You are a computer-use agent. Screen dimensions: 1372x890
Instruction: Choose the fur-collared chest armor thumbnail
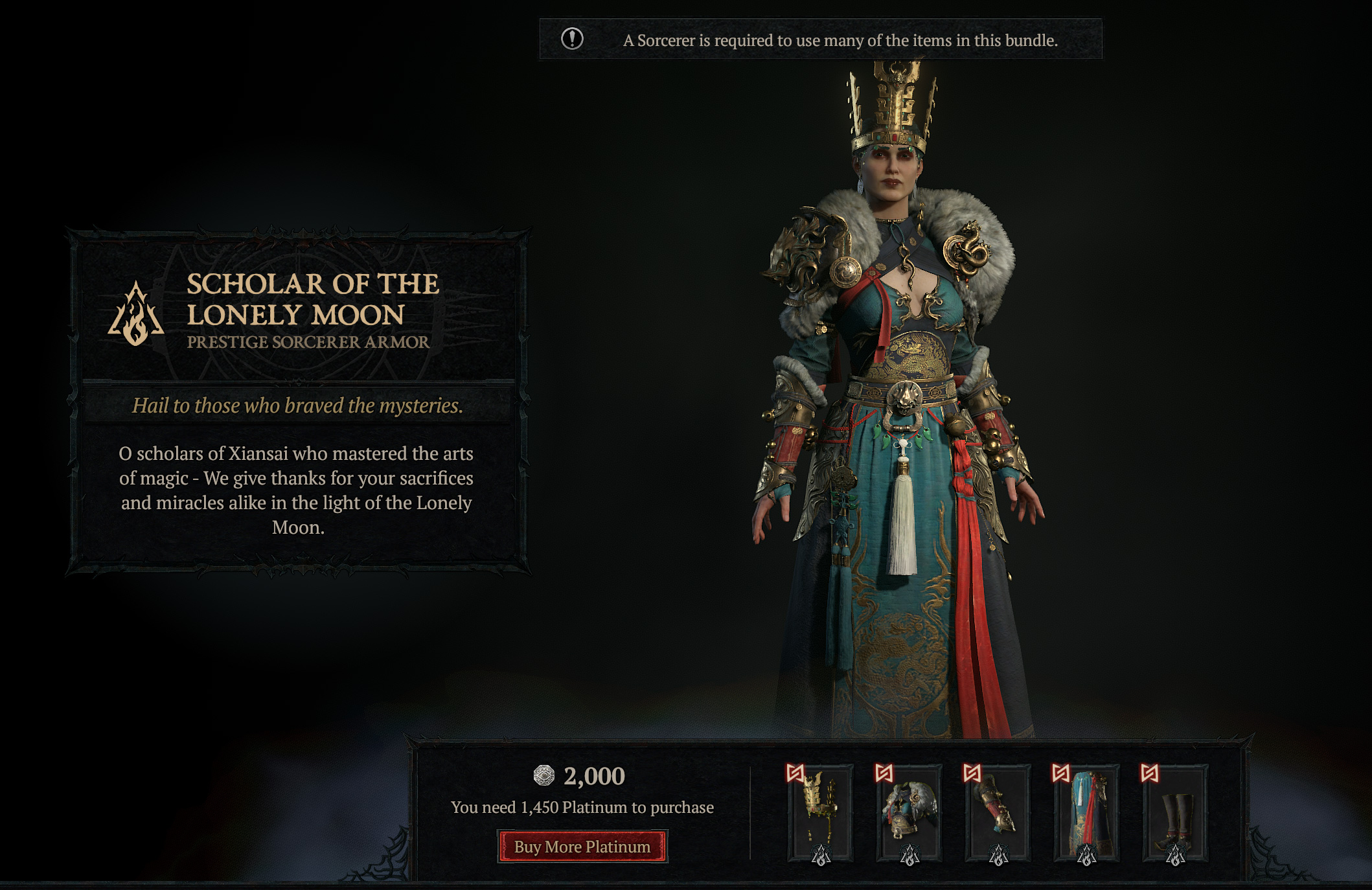pyautogui.click(x=909, y=813)
